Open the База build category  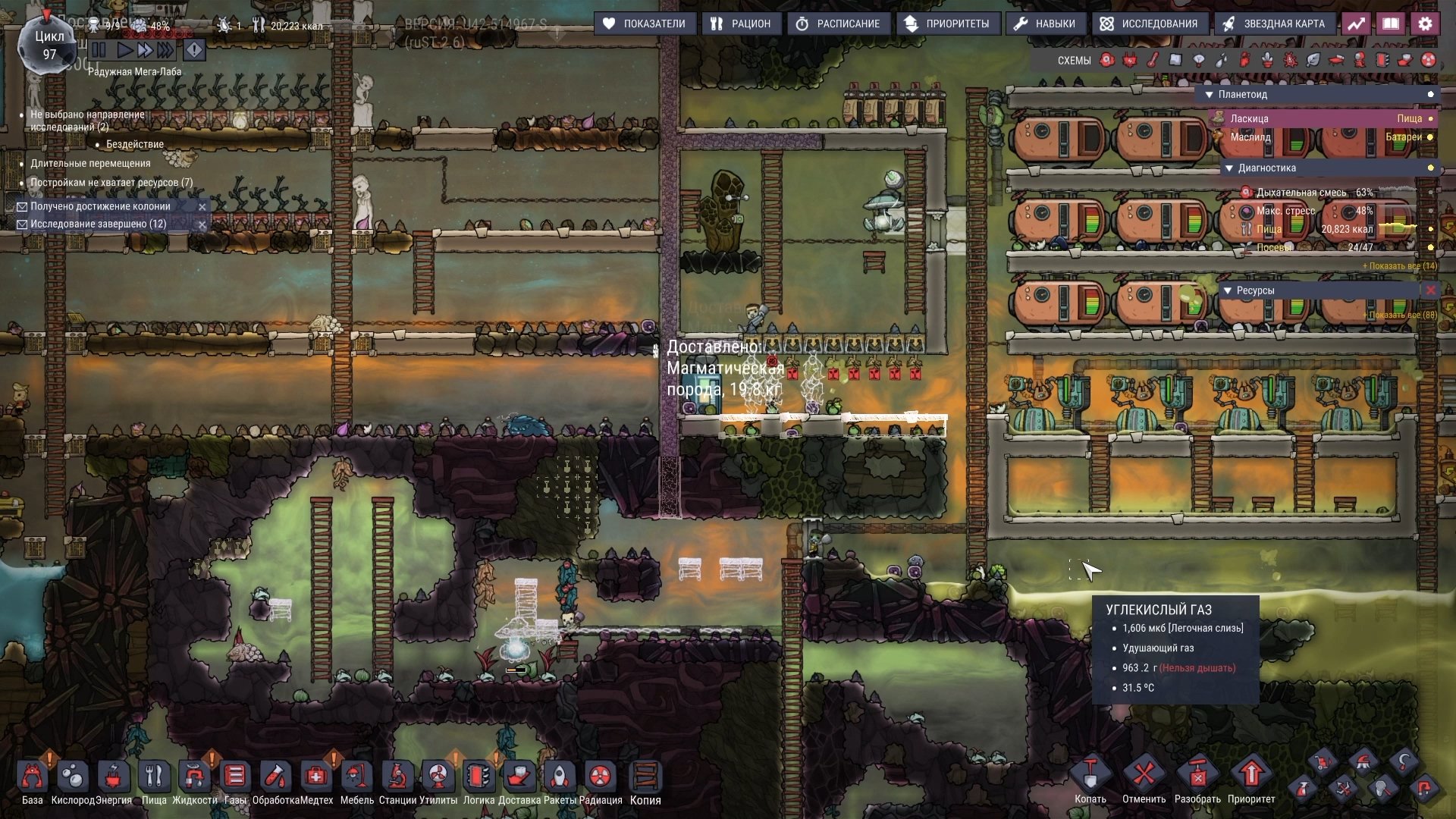coord(32,777)
